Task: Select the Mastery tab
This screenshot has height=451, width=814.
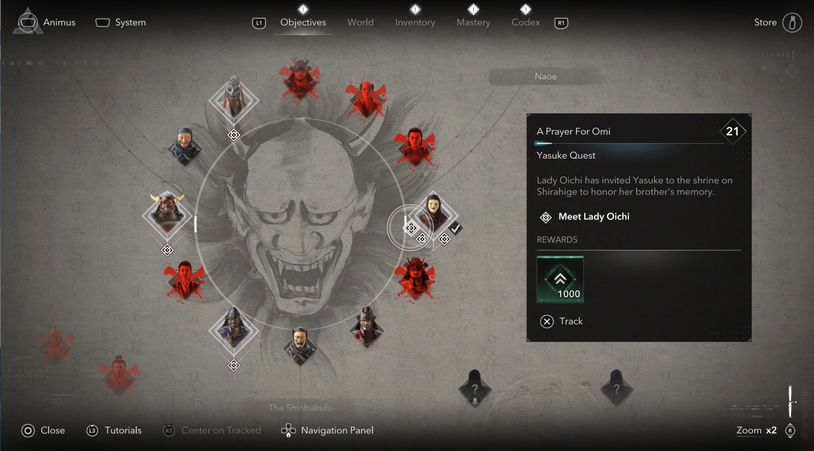Action: pos(473,22)
